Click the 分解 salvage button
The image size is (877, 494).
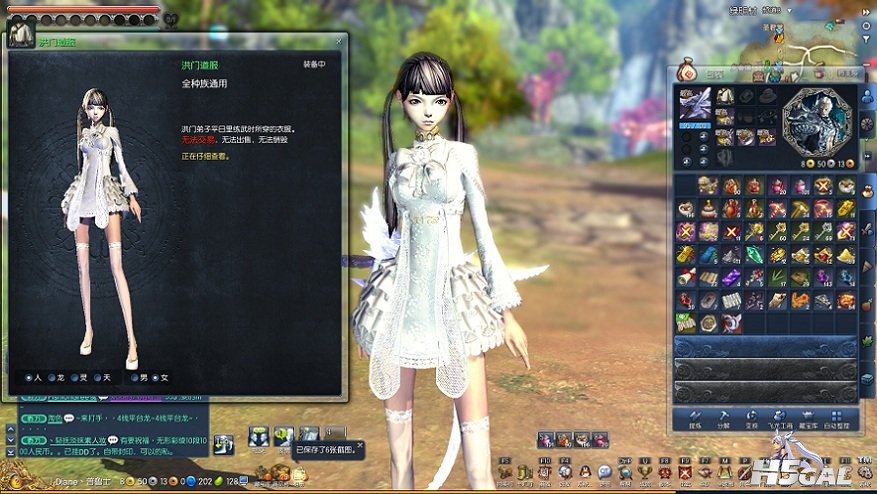click(x=723, y=418)
